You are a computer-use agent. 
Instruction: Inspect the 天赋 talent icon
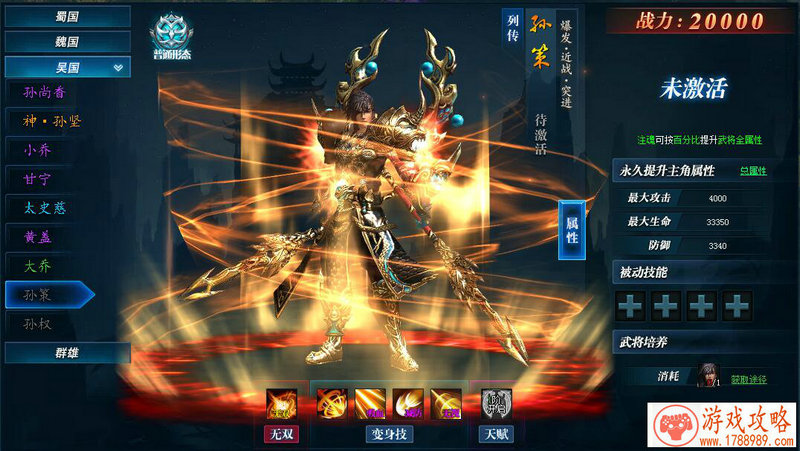[x=495, y=405]
